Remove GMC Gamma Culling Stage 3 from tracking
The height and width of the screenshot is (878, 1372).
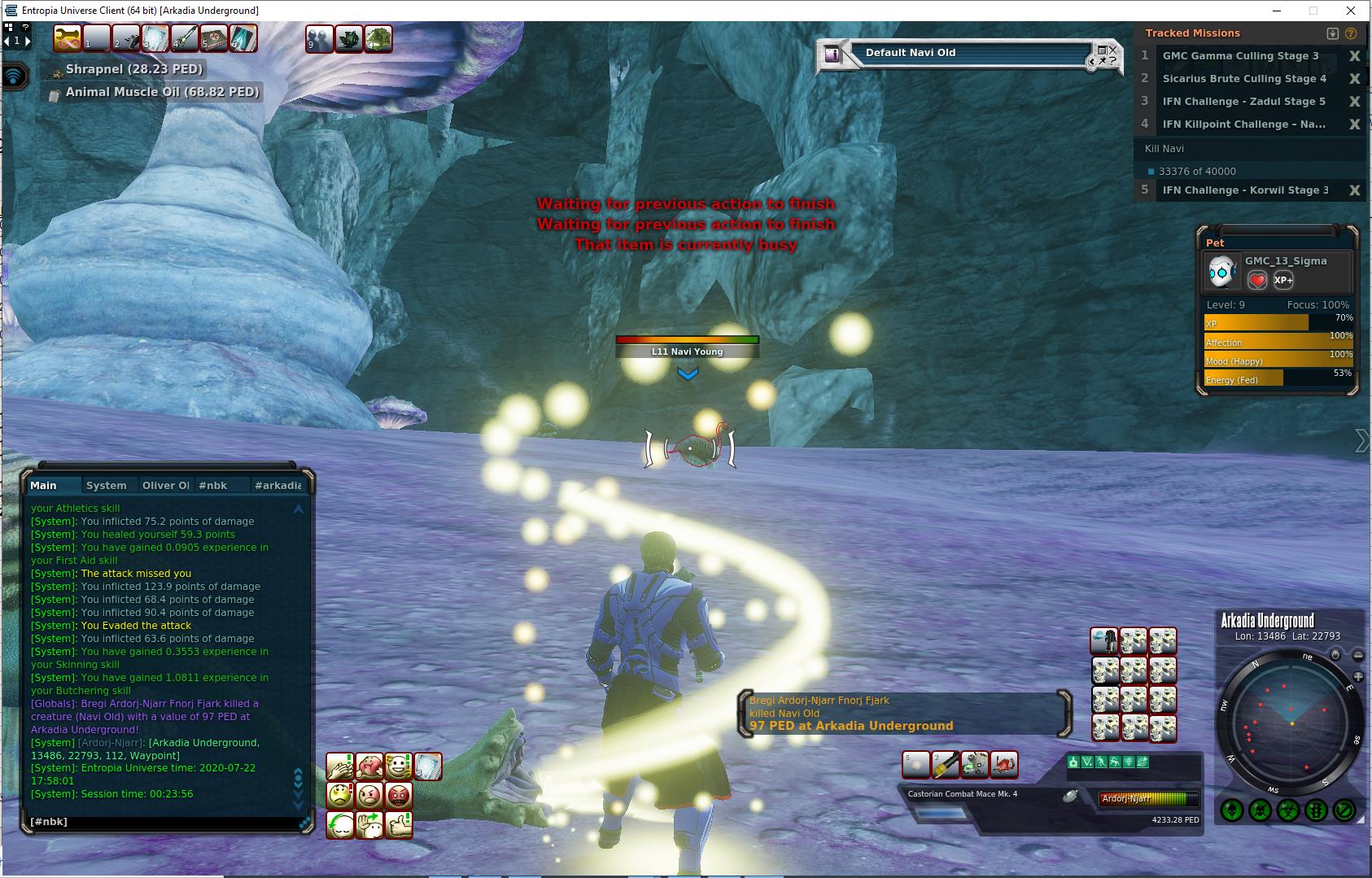(x=1354, y=56)
